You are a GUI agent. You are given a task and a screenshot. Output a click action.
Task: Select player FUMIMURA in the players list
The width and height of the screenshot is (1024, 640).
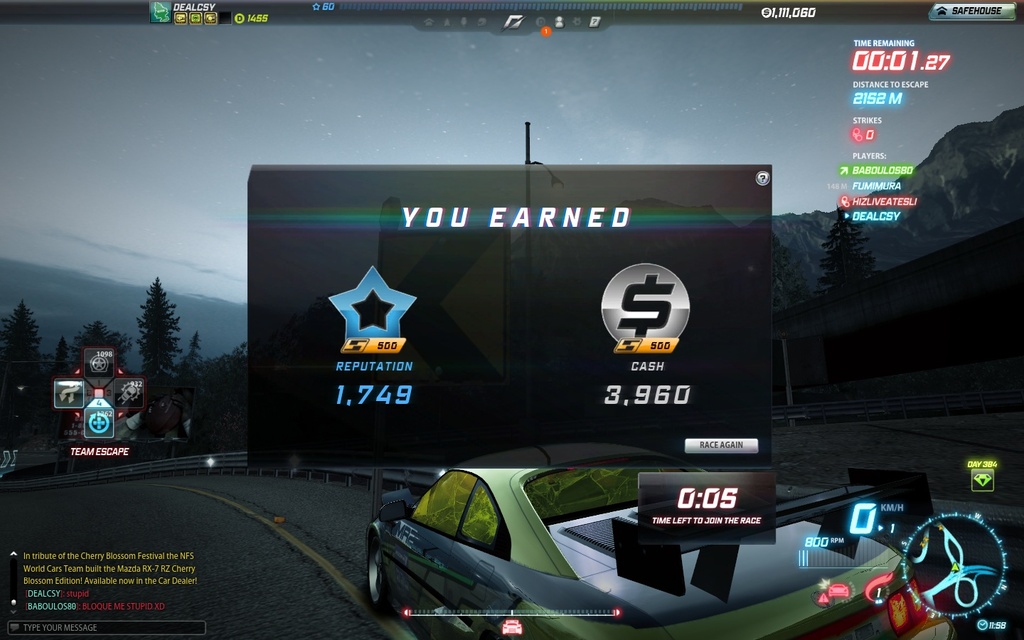click(876, 186)
